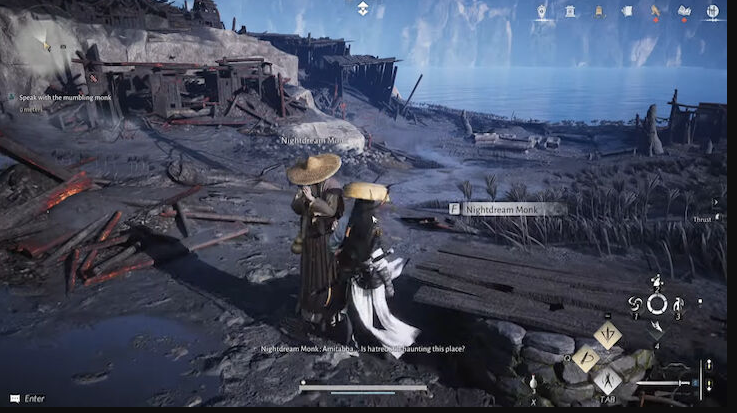
Task: Select the "Speak with the mumbling monk" objective
Action: pos(62,97)
